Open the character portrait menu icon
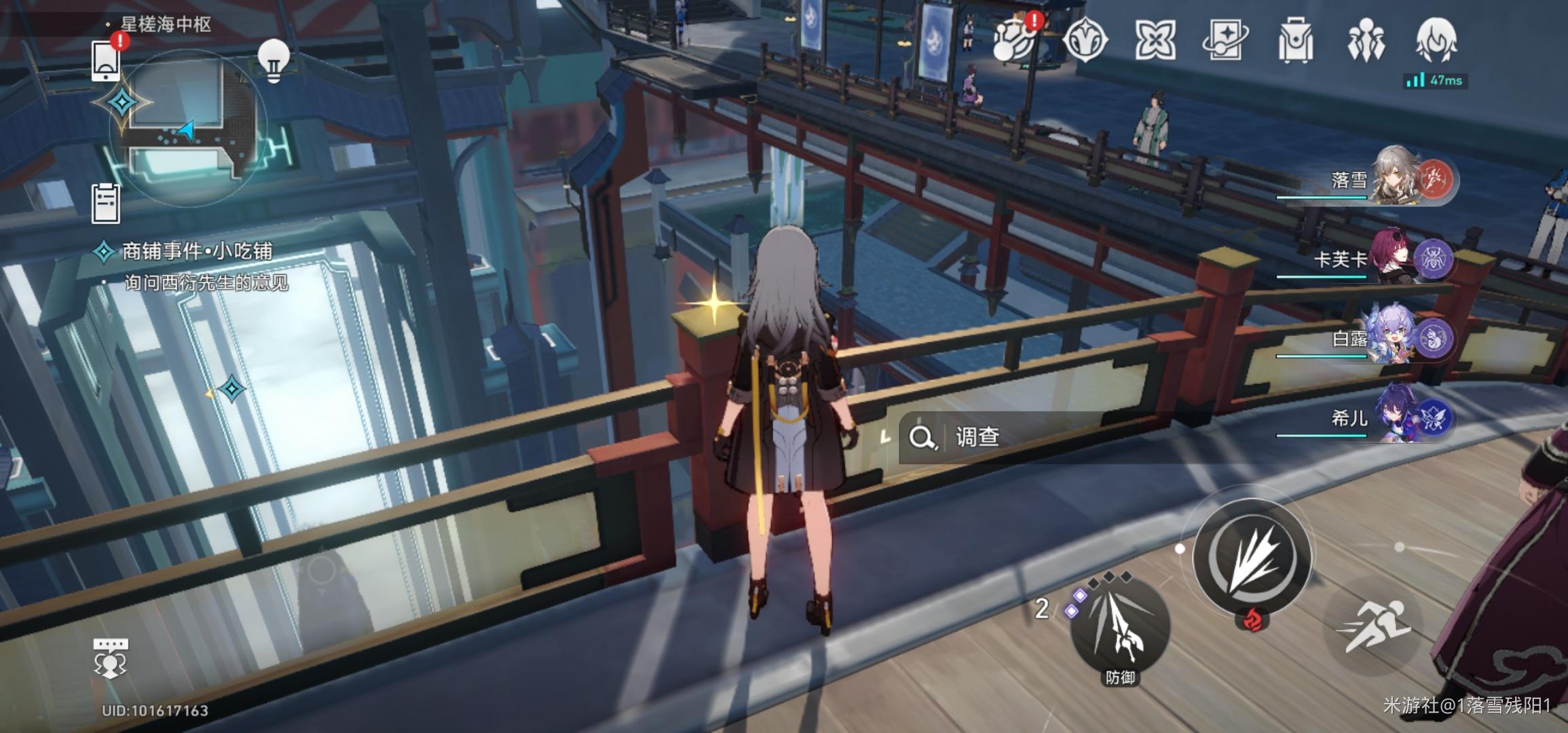1568x733 pixels. 1436,41
